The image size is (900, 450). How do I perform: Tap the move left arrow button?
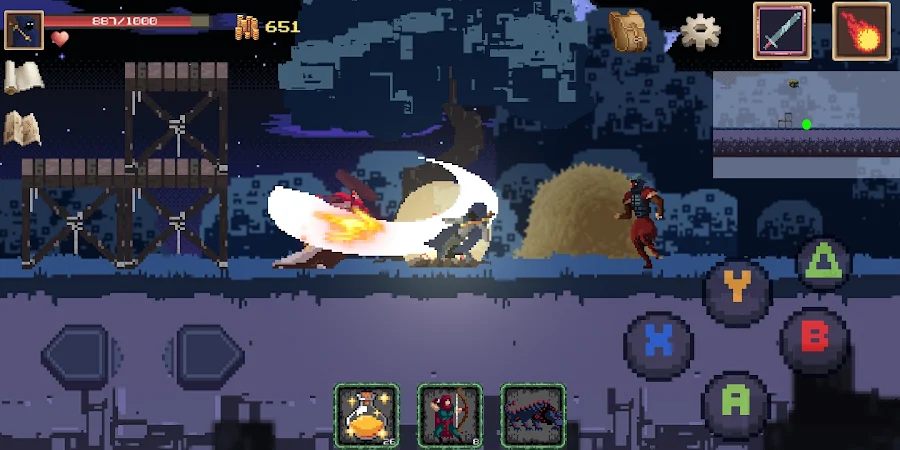(76, 355)
